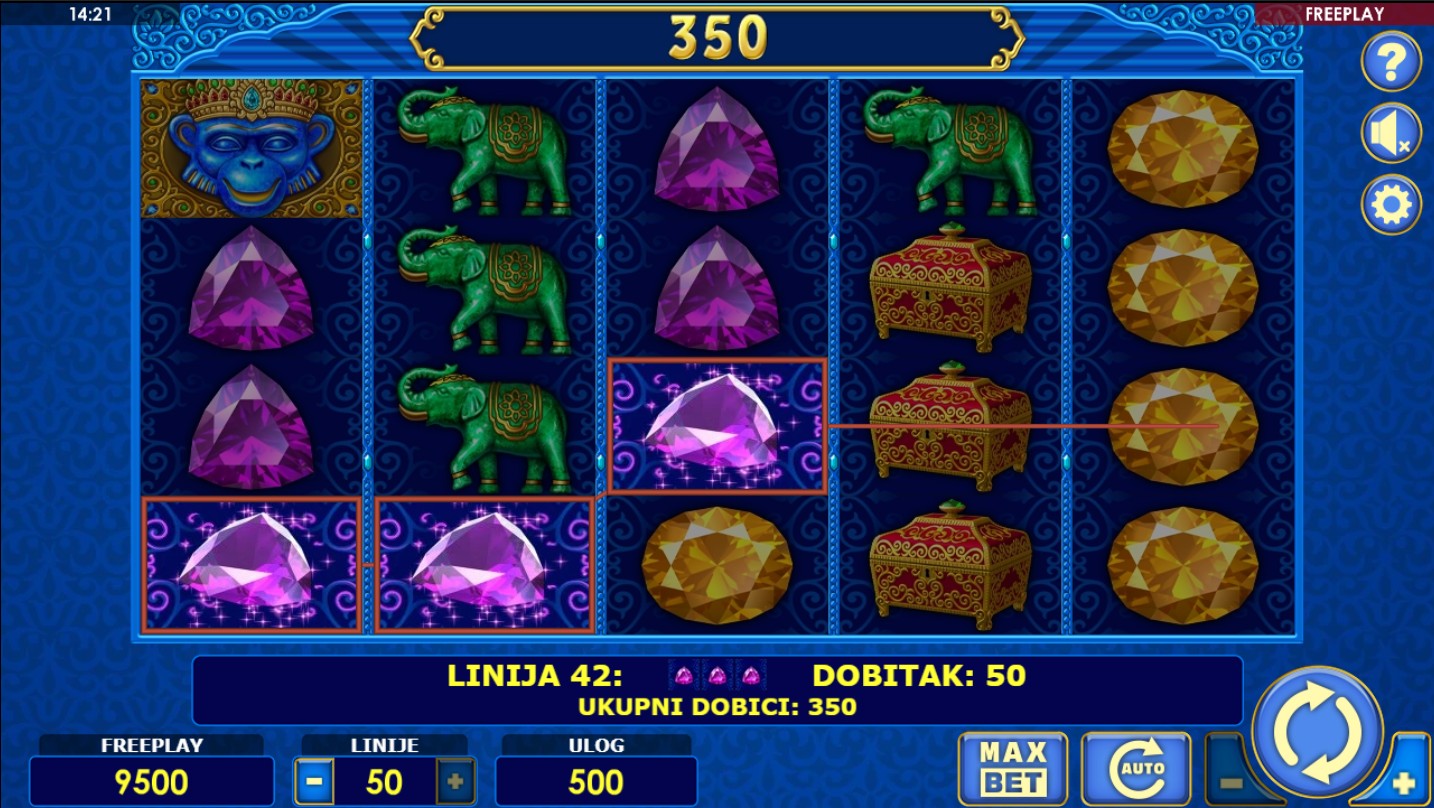Decrease the number of lines (Linije)
1434x808 pixels.
314,782
